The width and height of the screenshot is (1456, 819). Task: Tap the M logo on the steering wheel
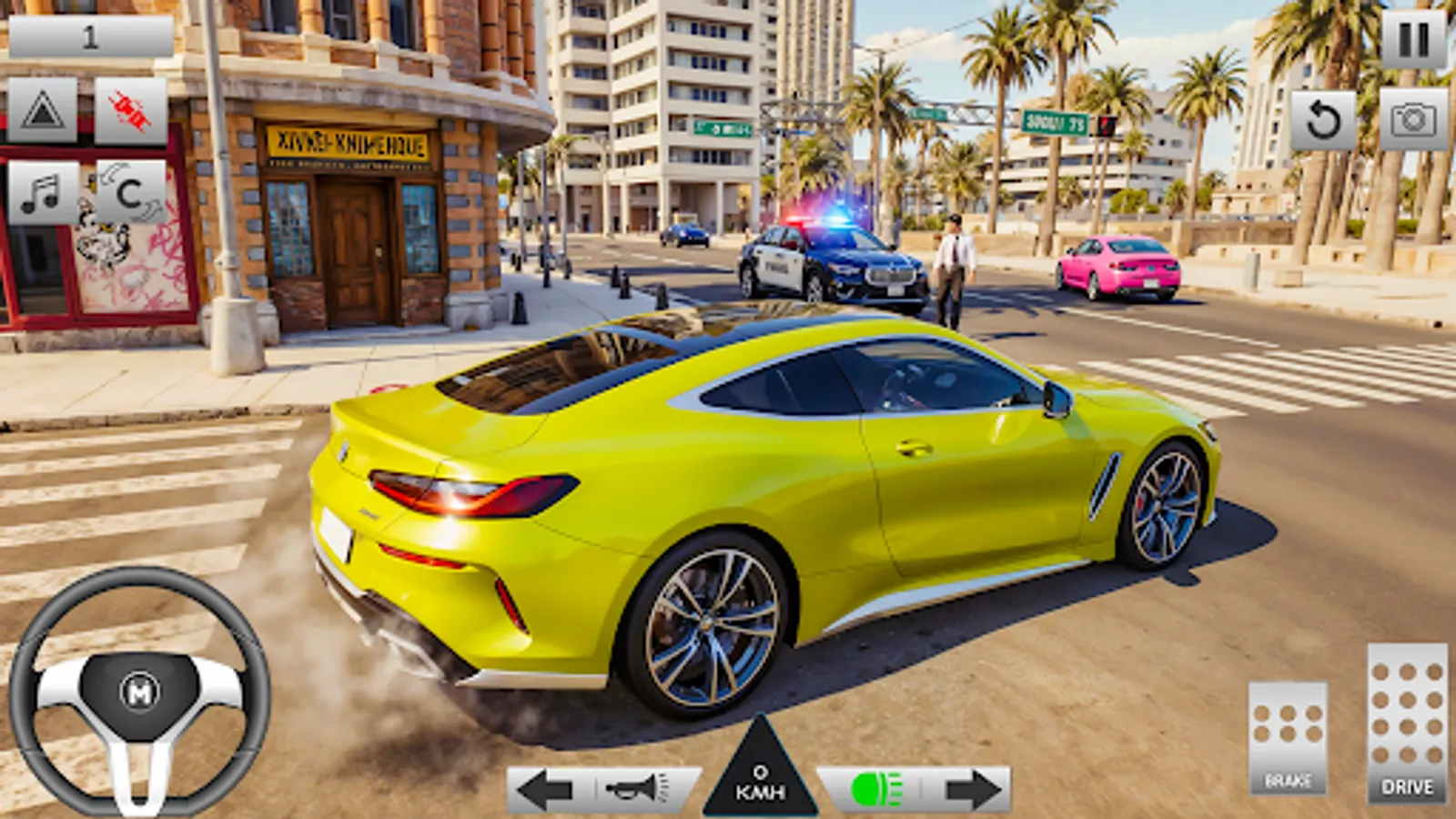tap(138, 692)
